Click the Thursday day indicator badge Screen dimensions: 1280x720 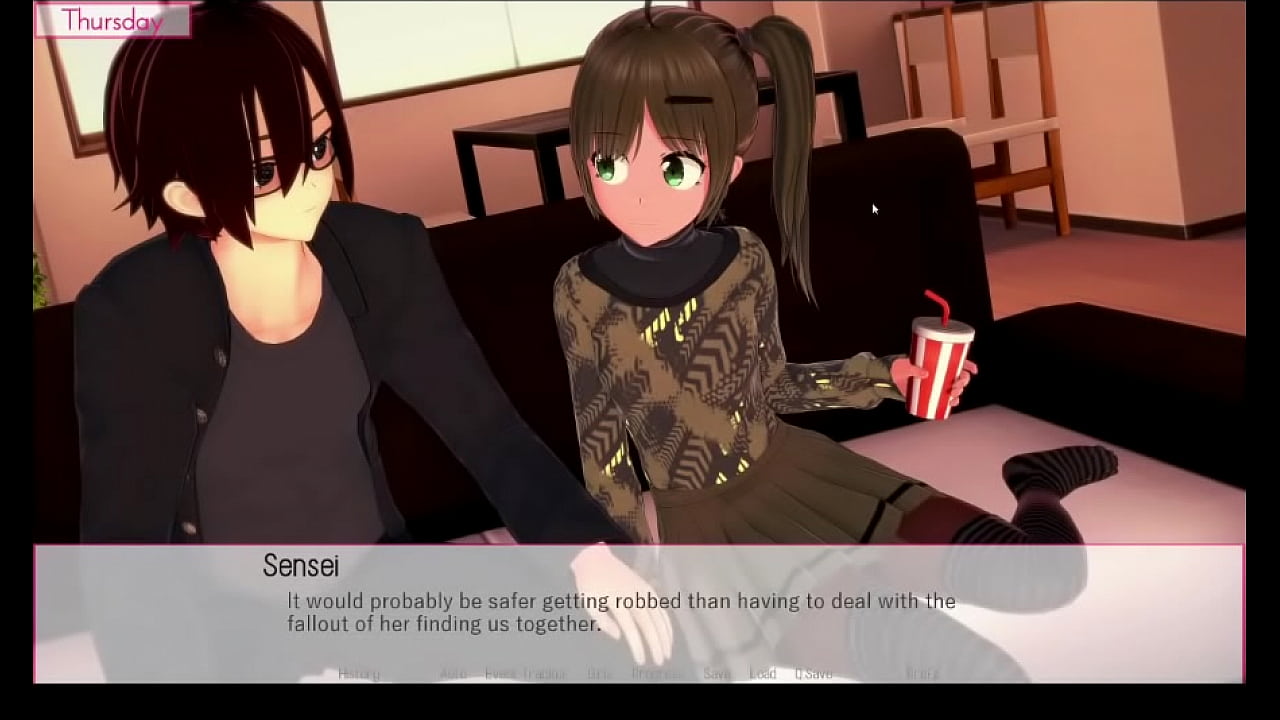[113, 19]
